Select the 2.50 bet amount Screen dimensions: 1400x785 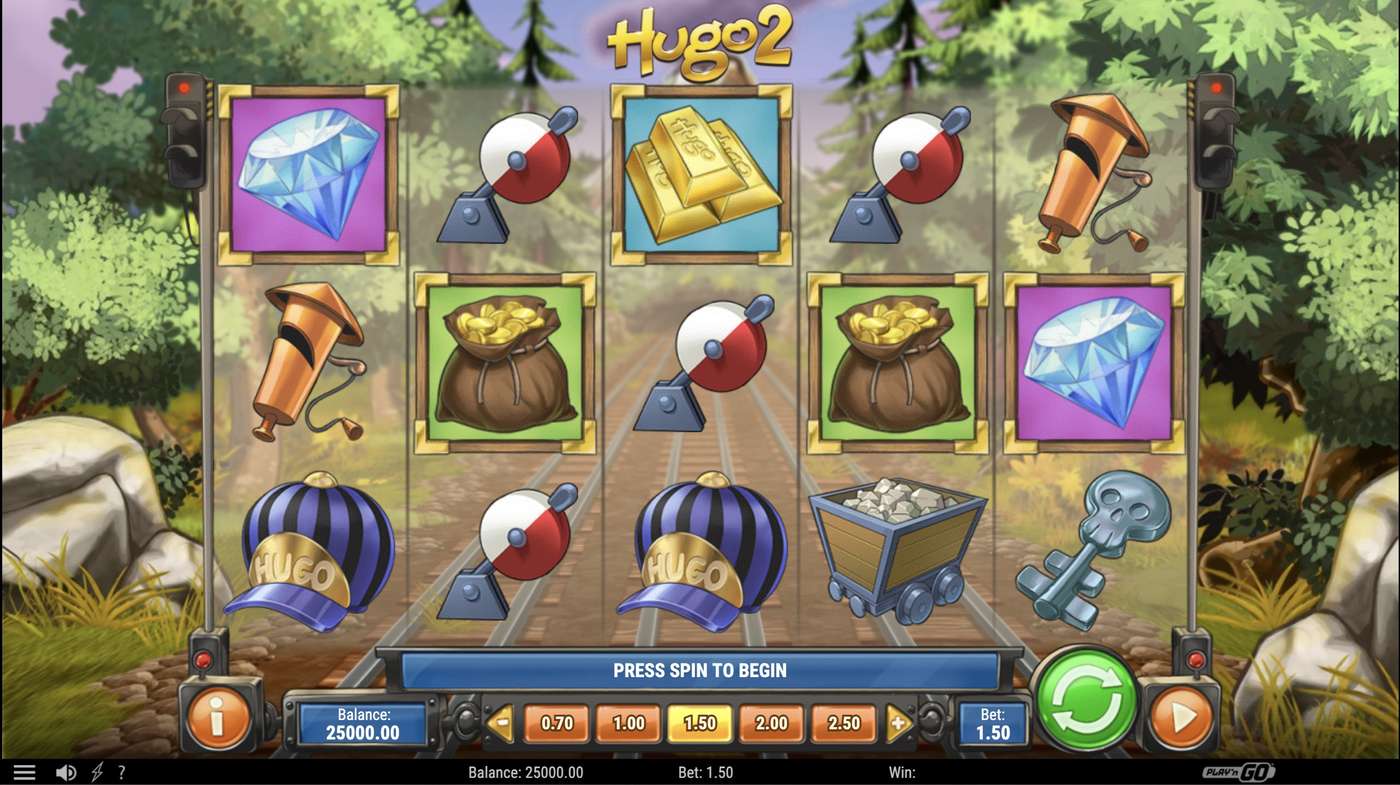pyautogui.click(x=843, y=722)
